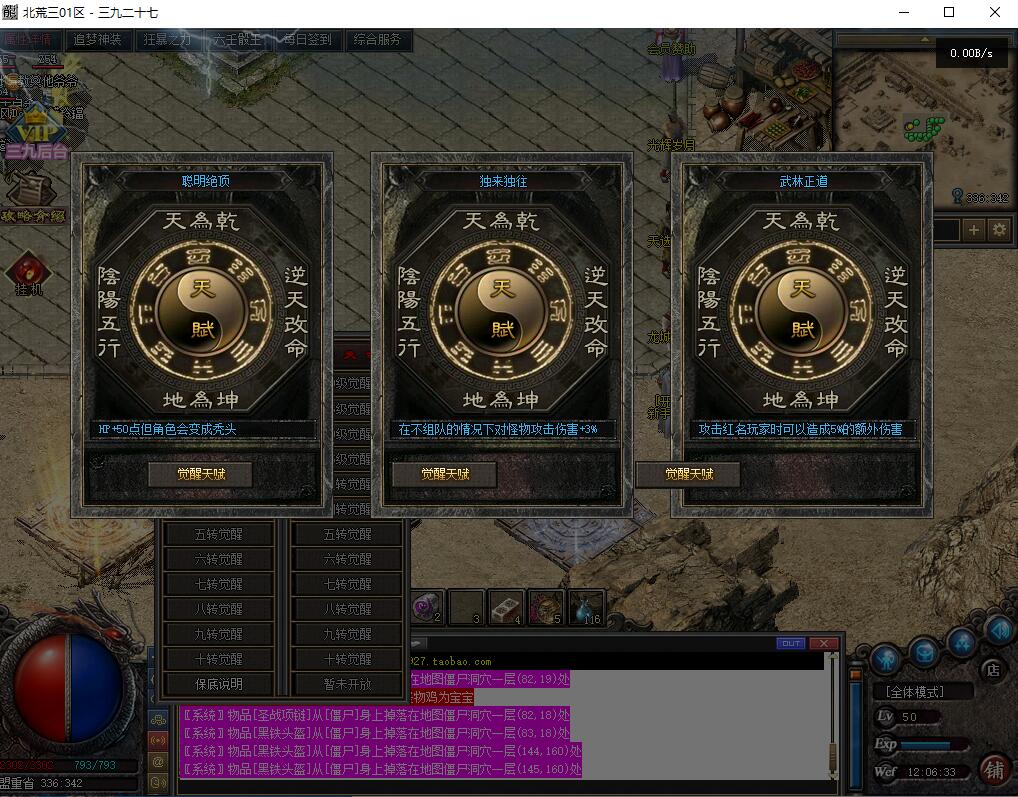Open the 每日签到 daily sign-in

[307, 40]
